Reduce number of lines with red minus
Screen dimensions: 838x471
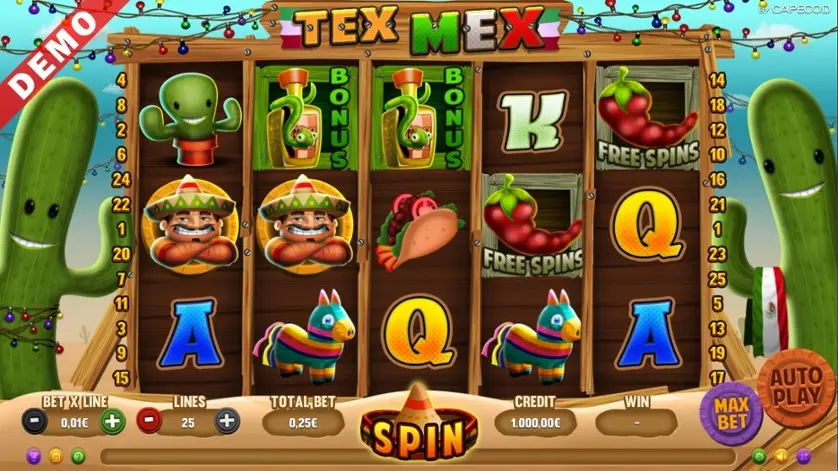coord(148,421)
